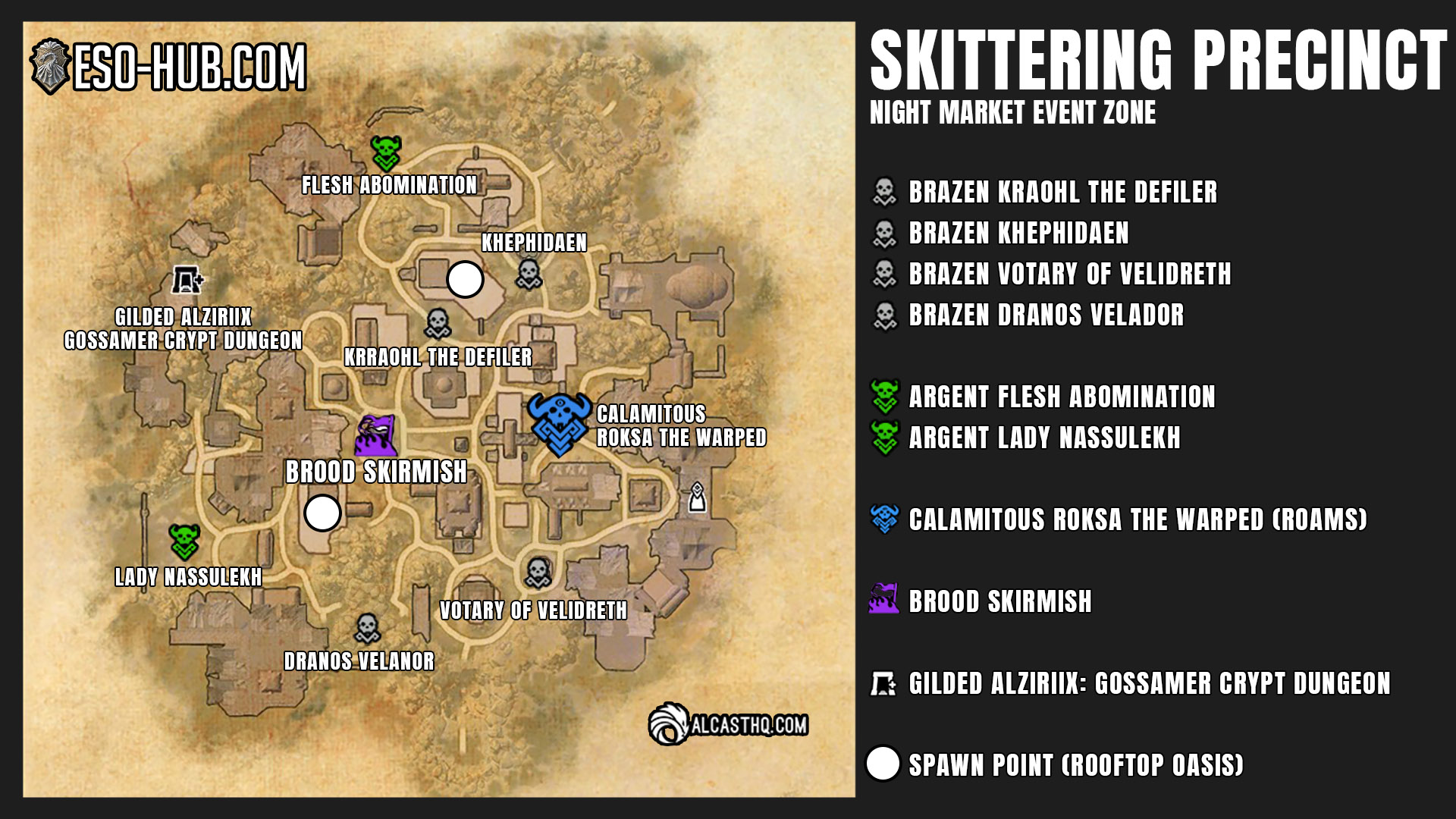Open the Gossamer Crypt dungeon marker on the map

click(187, 280)
